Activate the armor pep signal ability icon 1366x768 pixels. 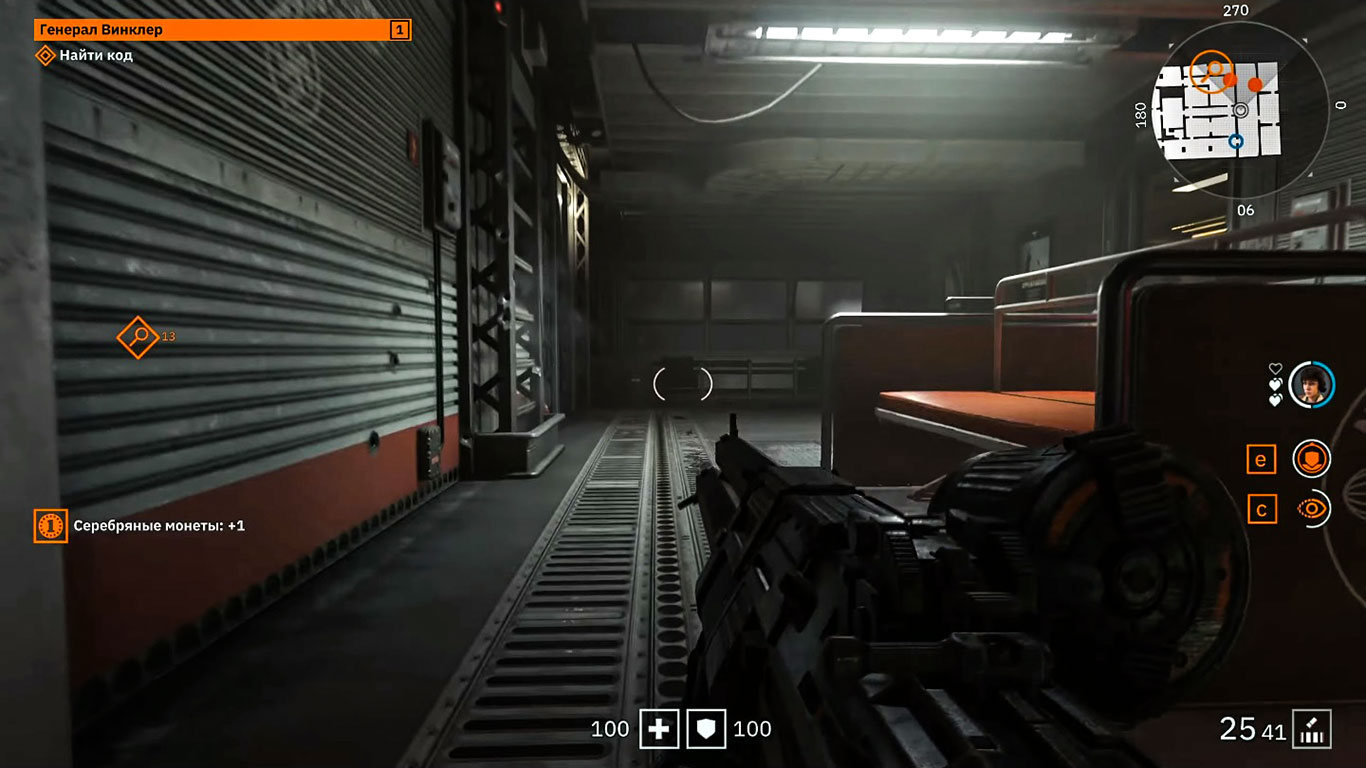coord(1311,459)
